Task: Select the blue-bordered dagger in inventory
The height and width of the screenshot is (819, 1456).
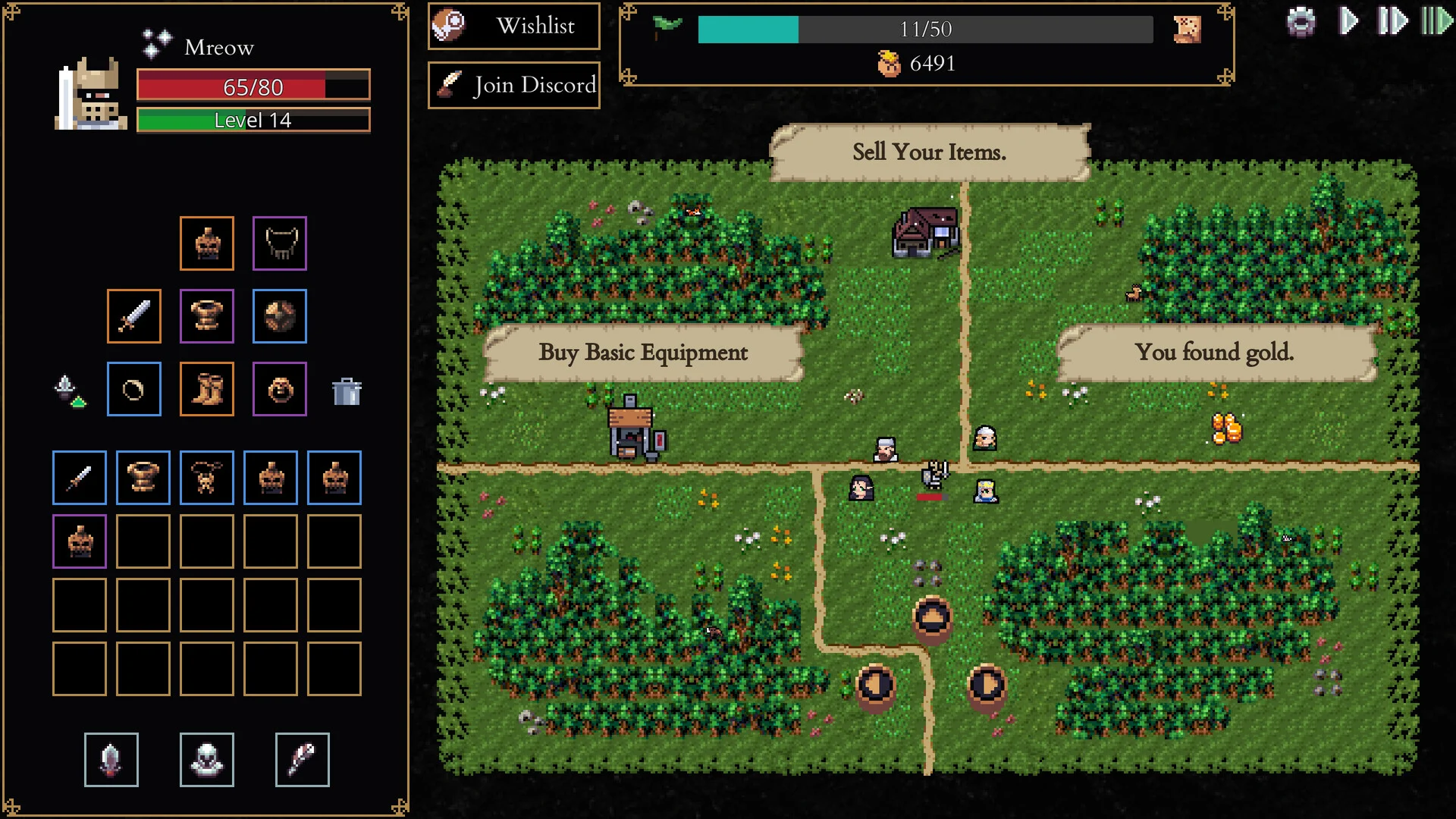Action: (x=80, y=478)
